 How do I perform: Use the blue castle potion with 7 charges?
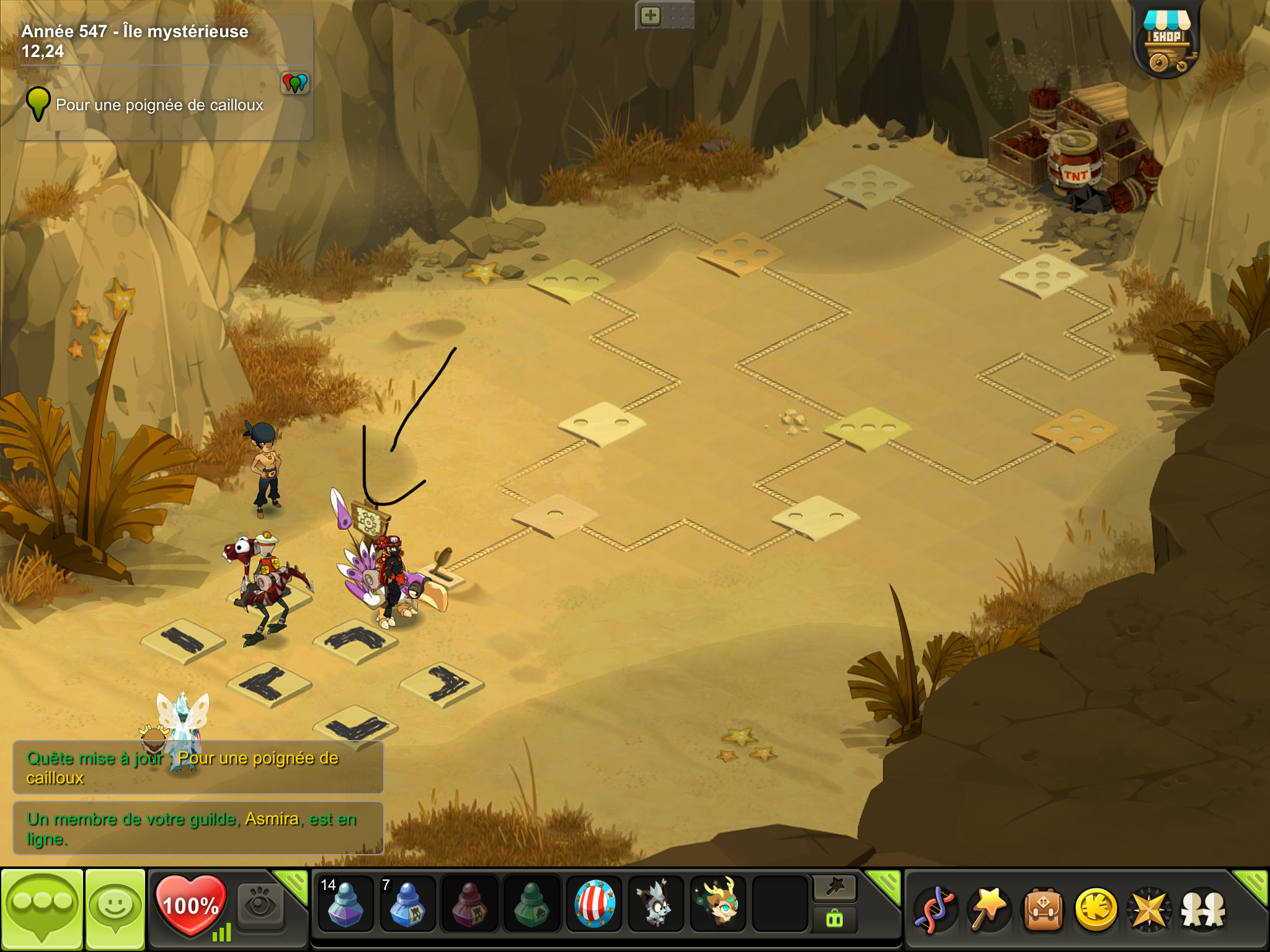[407, 904]
